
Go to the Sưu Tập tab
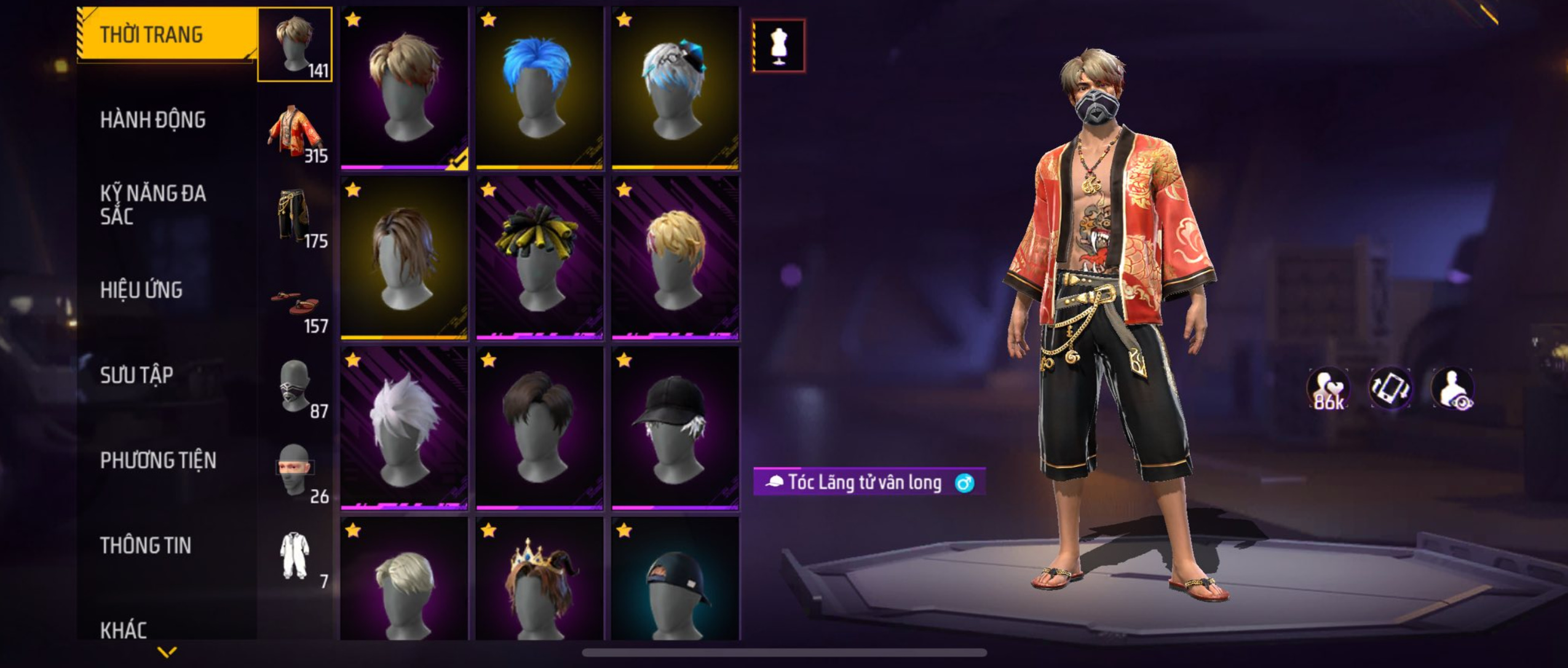tap(137, 375)
